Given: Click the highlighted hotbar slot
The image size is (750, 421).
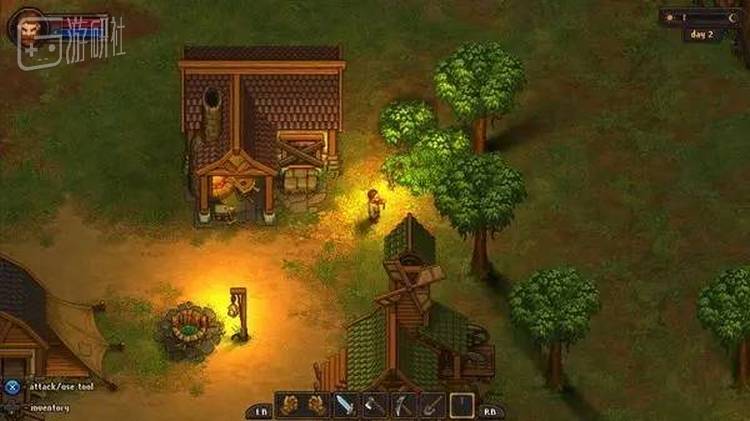Looking at the screenshot, I should pos(461,405).
